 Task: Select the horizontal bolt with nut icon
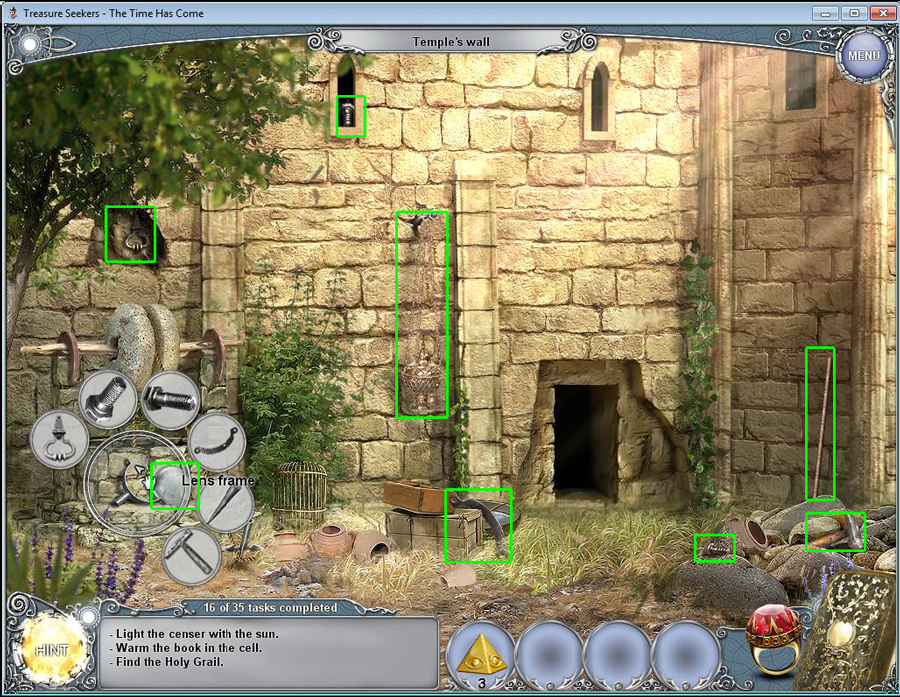(169, 400)
